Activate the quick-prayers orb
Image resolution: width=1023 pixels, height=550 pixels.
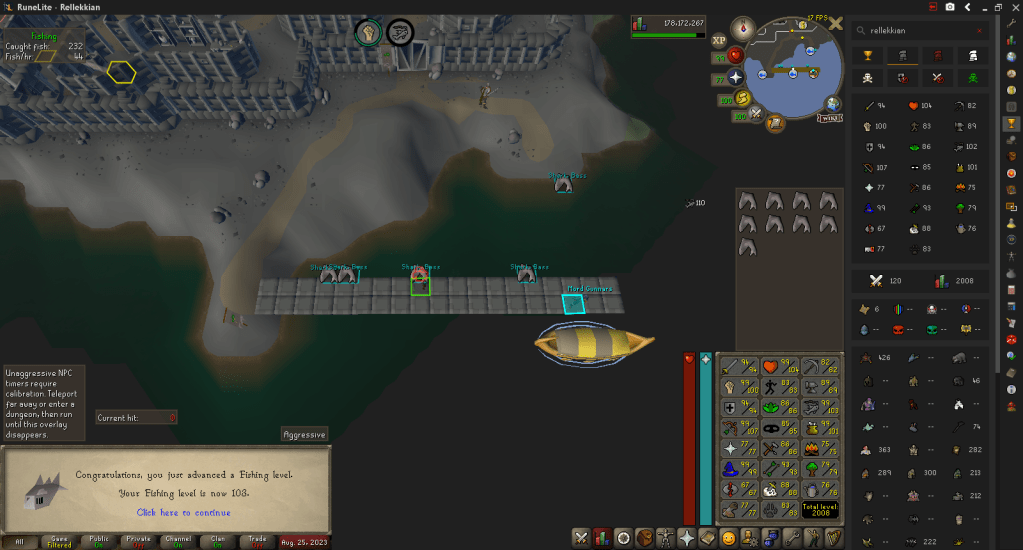point(737,77)
